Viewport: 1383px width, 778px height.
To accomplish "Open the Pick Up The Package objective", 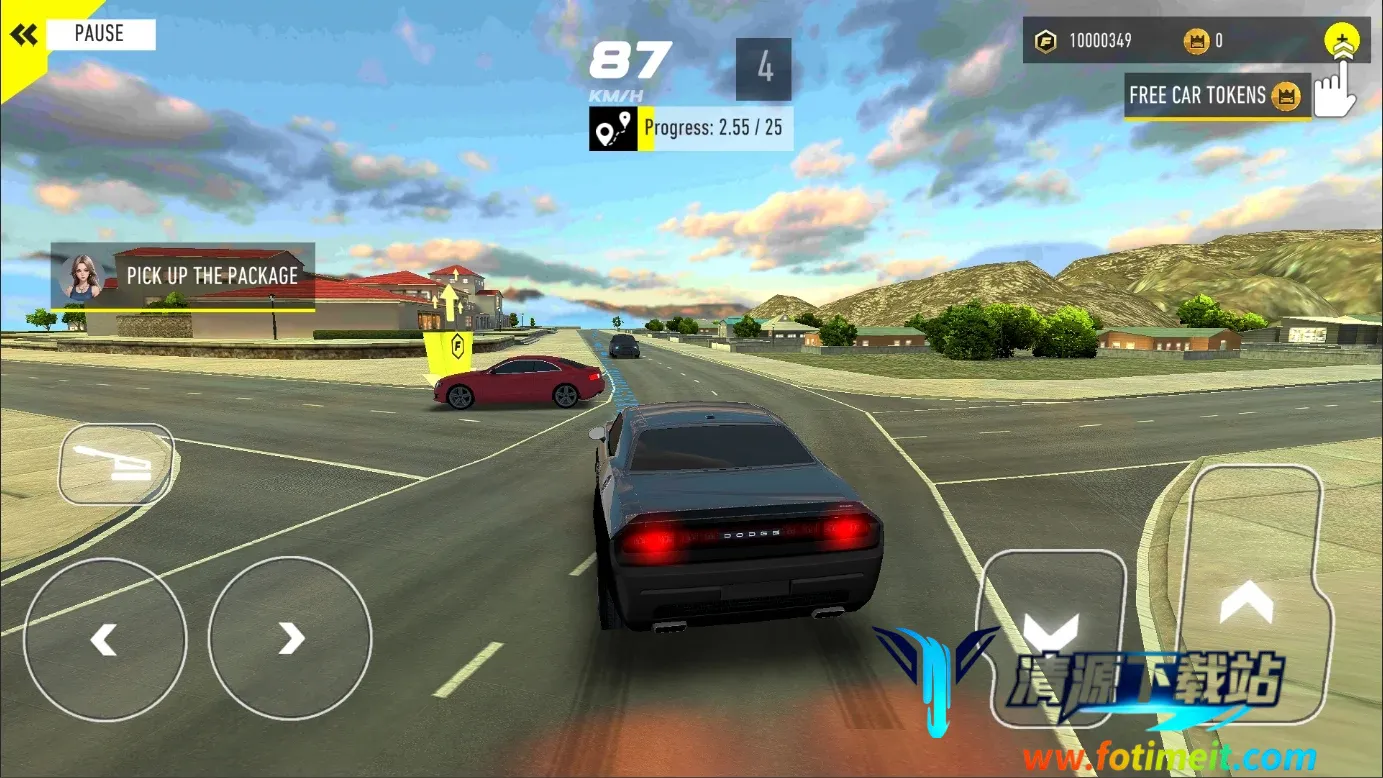I will [x=184, y=276].
